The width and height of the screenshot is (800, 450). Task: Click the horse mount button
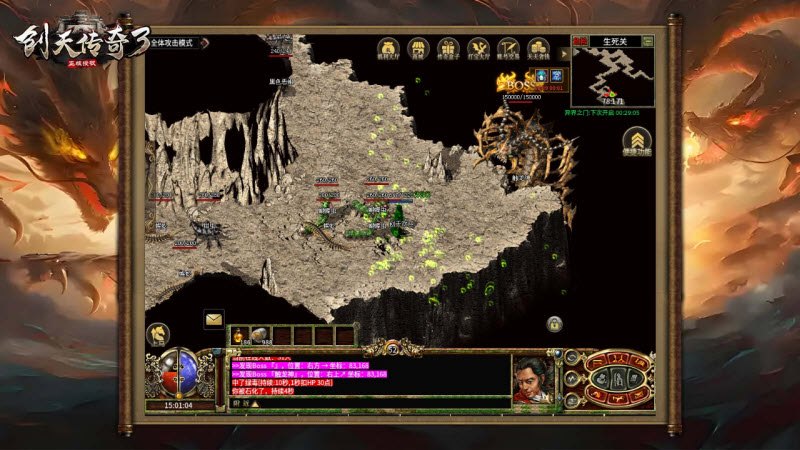click(158, 334)
